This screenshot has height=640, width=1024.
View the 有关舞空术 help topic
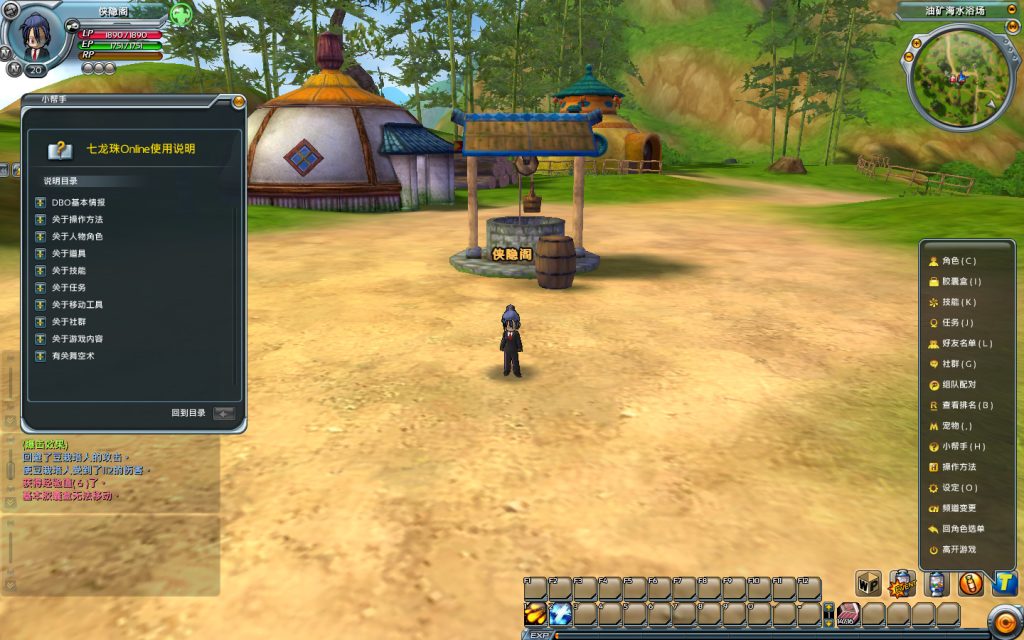click(73, 355)
